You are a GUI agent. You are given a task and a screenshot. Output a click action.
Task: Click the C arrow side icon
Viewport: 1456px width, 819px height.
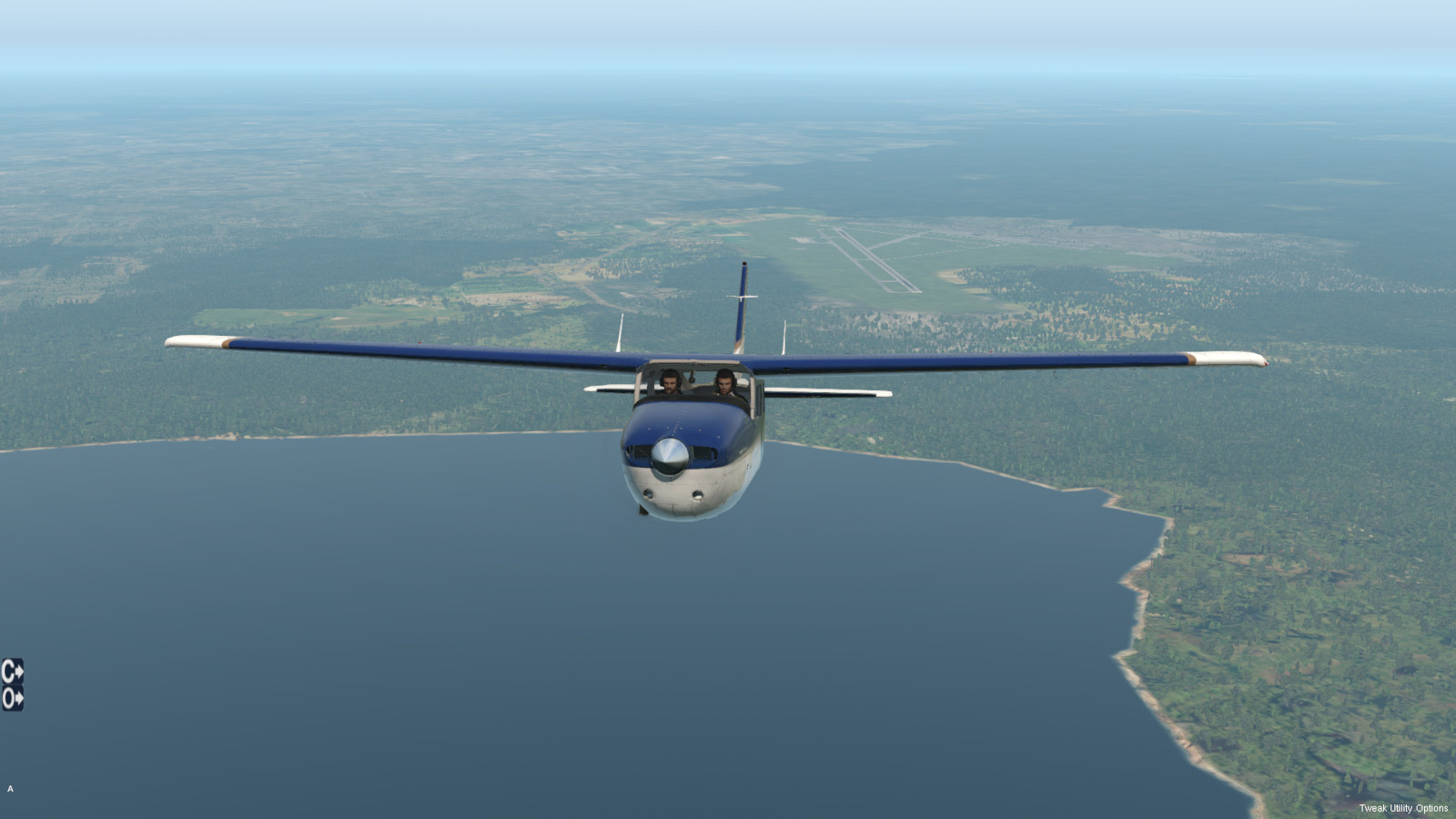12,672
